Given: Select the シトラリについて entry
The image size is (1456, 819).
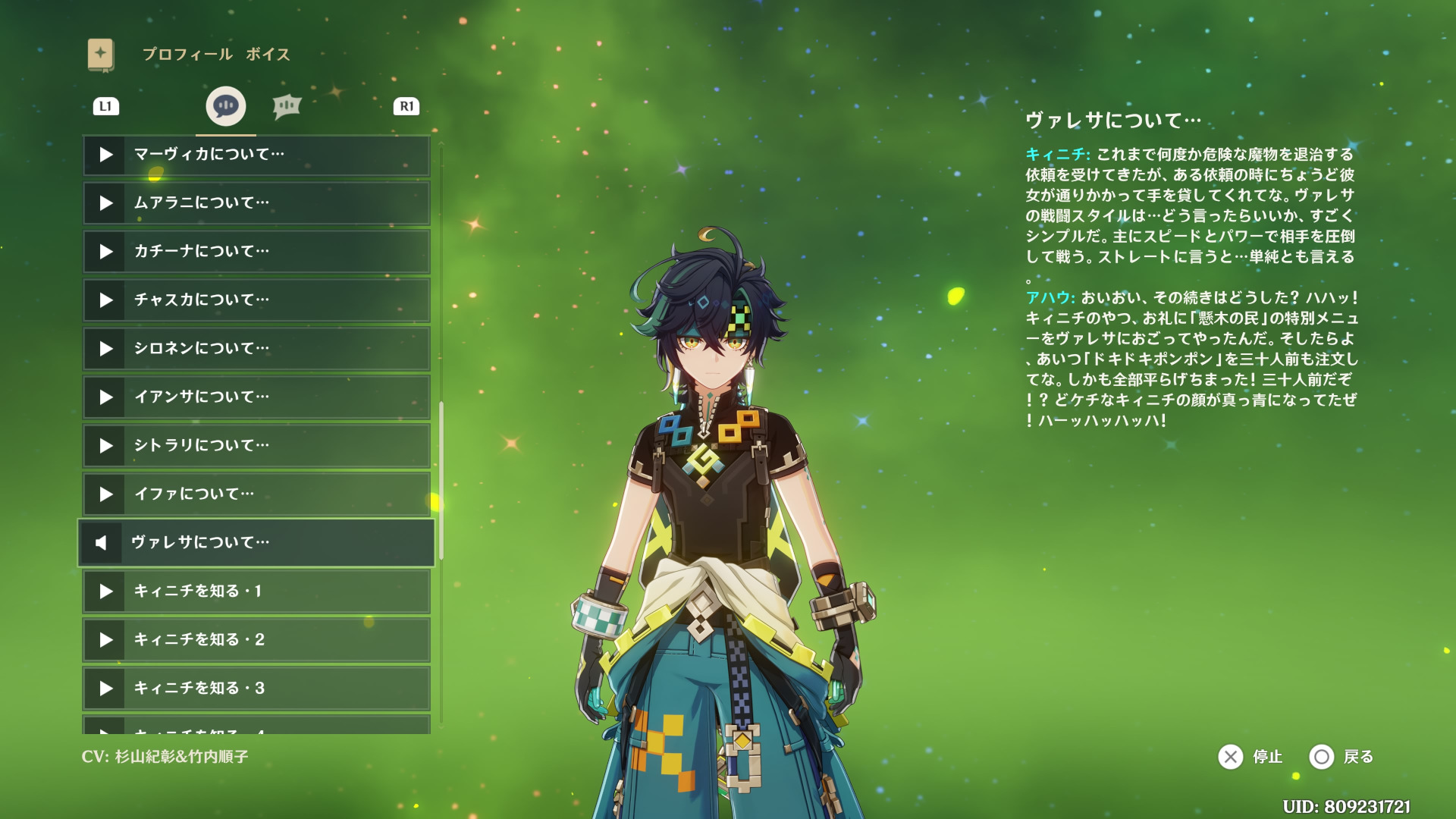Looking at the screenshot, I should [256, 446].
